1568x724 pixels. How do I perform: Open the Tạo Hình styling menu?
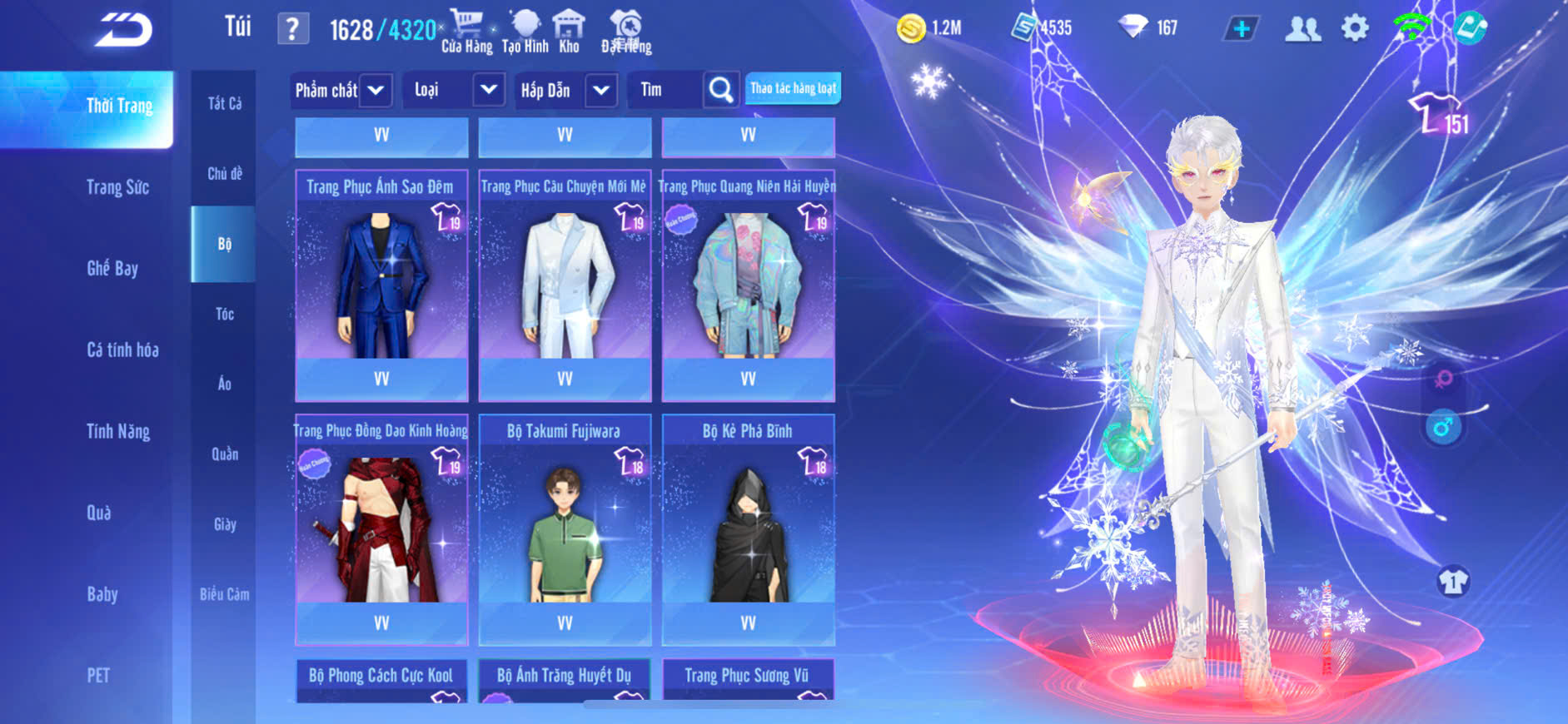pyautogui.click(x=525, y=32)
